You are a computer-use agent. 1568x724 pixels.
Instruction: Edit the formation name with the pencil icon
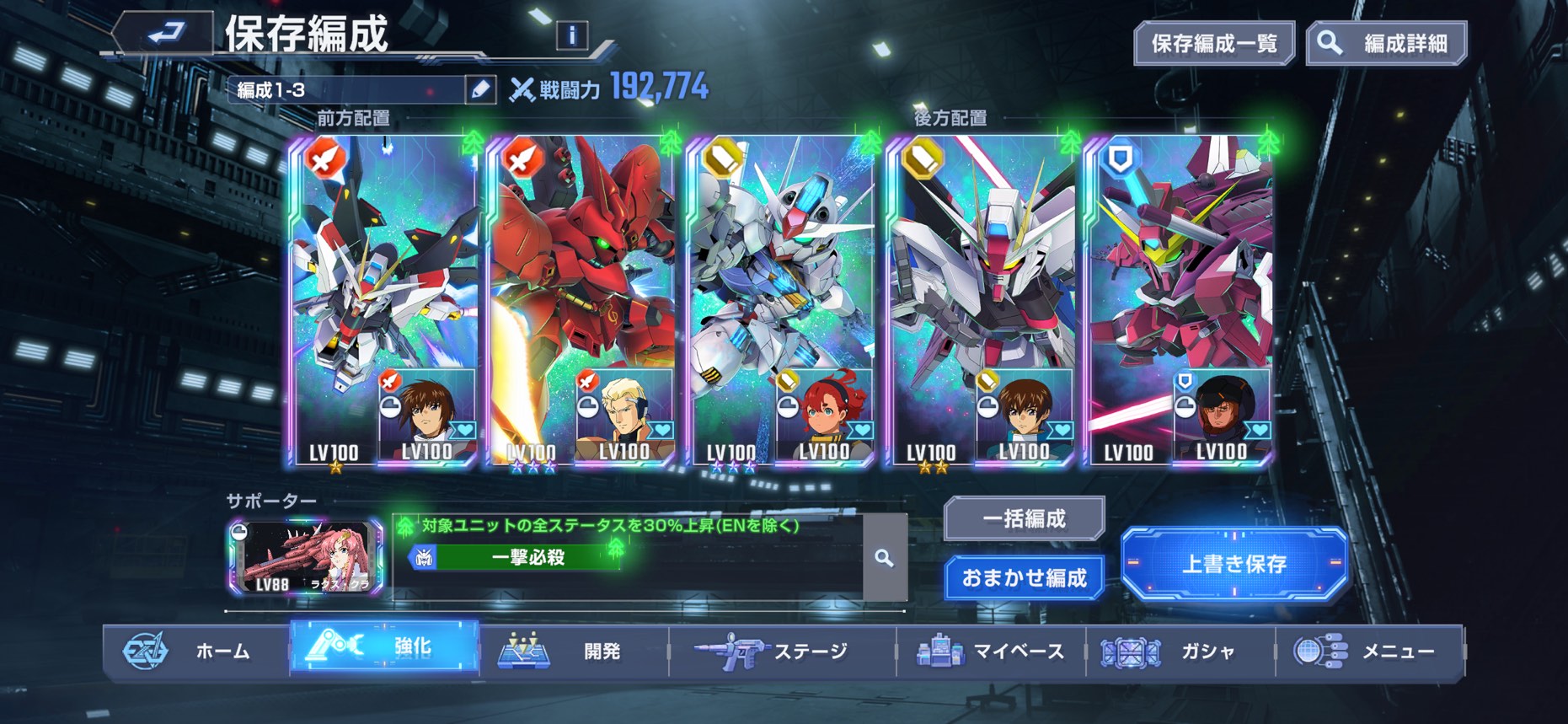click(x=480, y=89)
